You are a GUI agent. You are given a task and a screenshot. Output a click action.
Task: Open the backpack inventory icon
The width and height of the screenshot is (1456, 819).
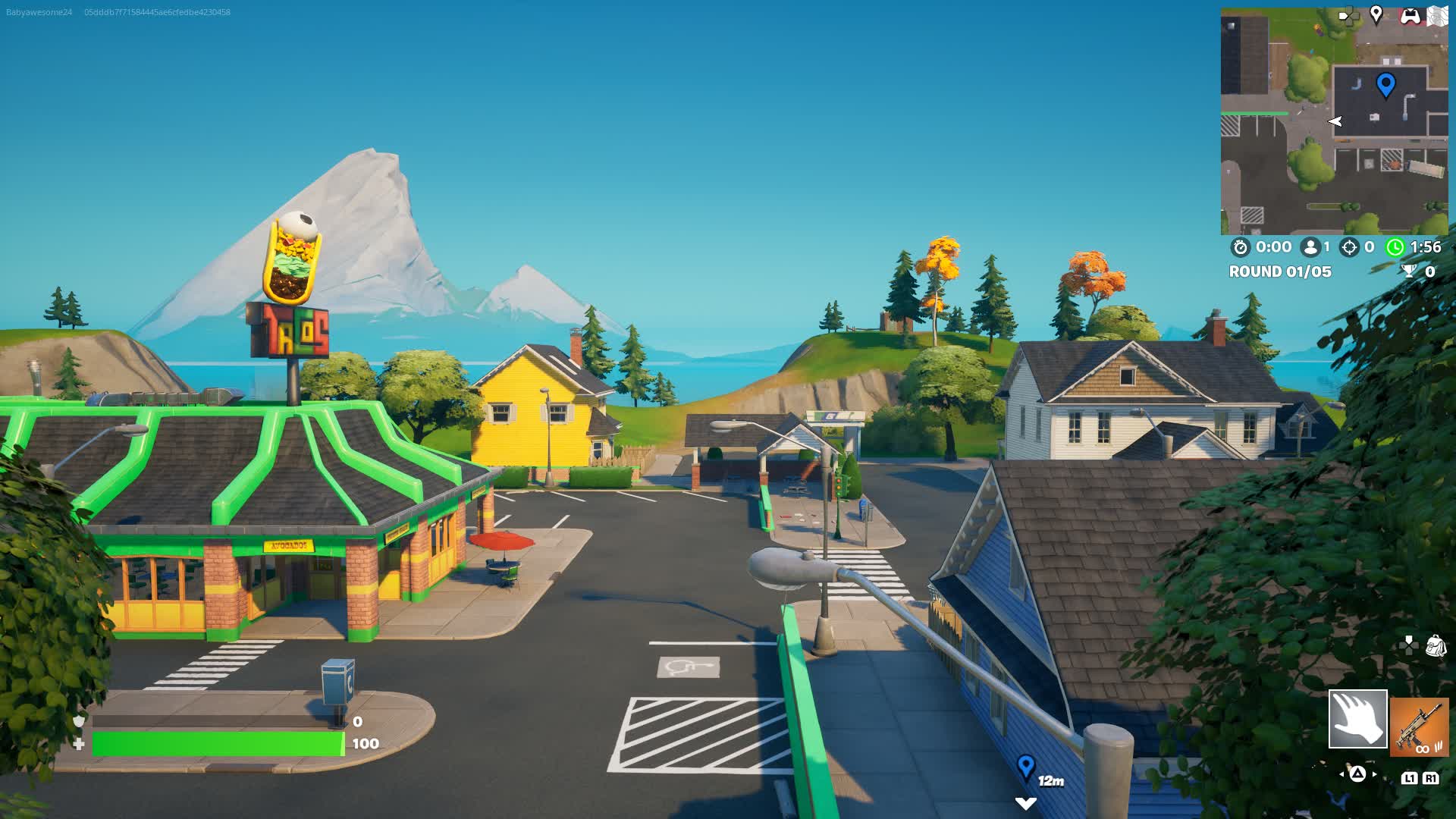point(1436,646)
